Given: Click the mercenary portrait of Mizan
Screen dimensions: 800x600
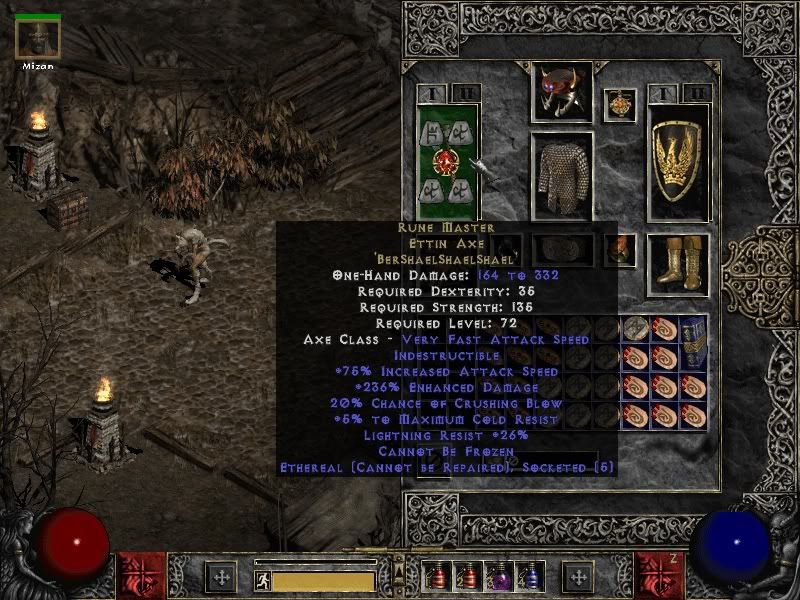Looking at the screenshot, I should point(39,39).
